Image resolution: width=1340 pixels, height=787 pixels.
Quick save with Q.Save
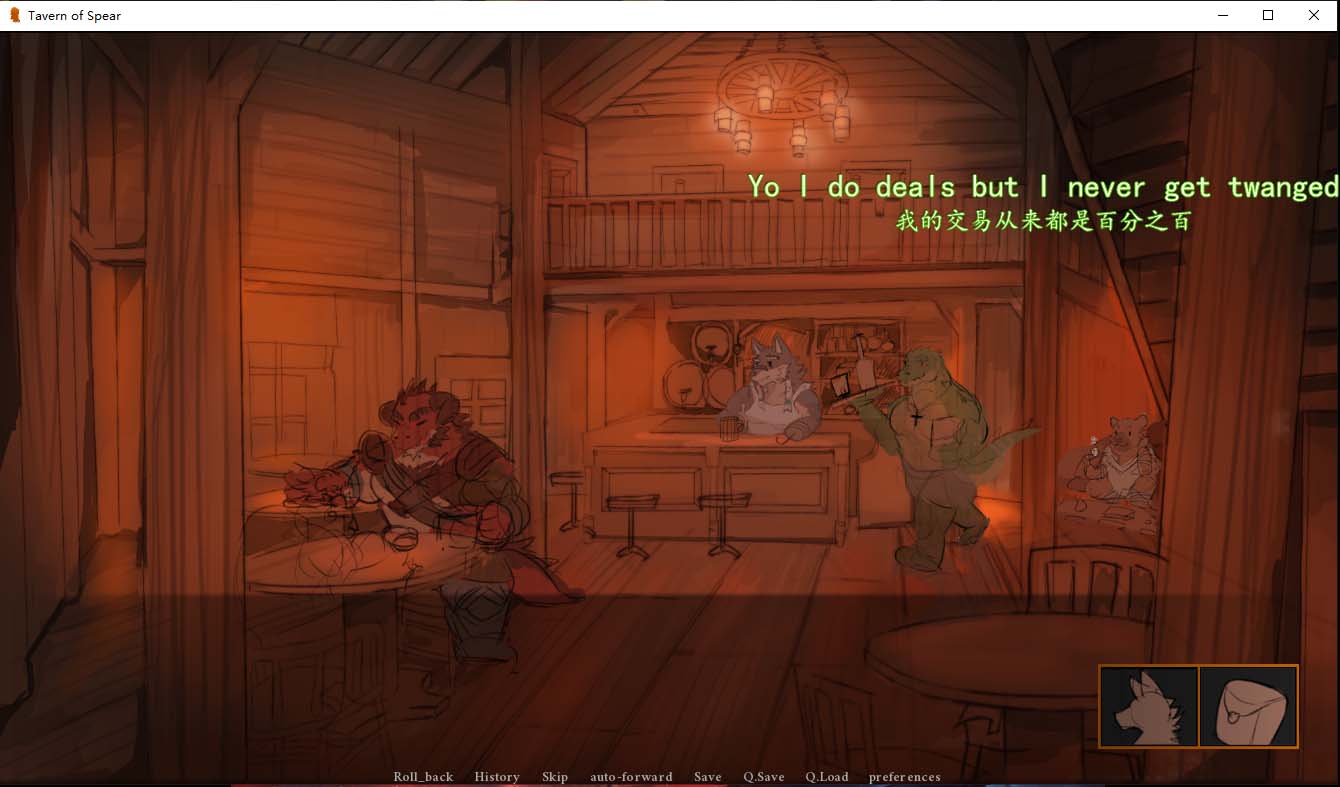click(x=763, y=776)
